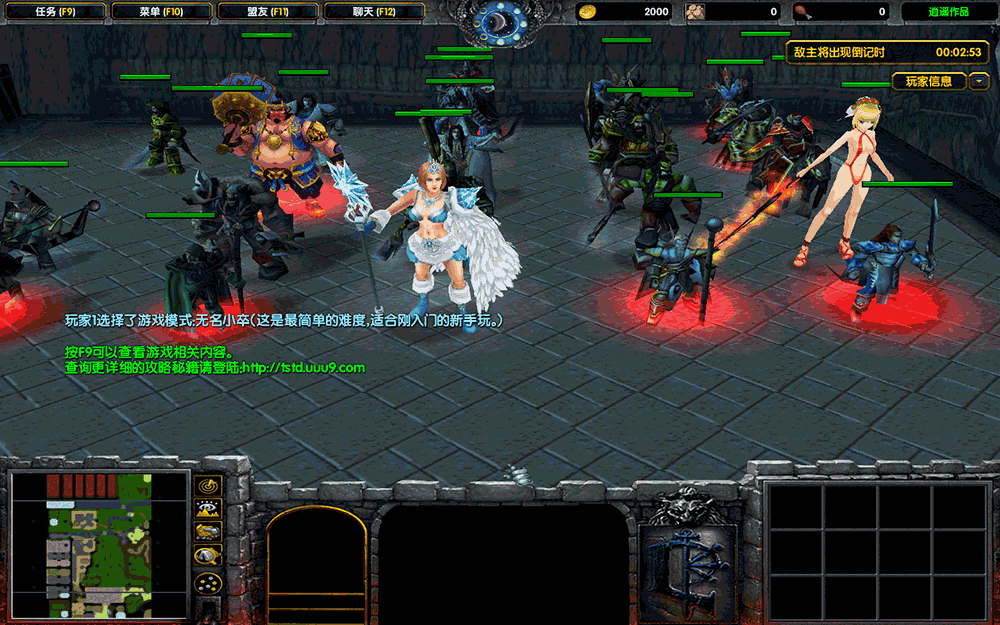Toggle the minimap ally color mode button
The width and height of the screenshot is (1000, 625).
coord(208,532)
